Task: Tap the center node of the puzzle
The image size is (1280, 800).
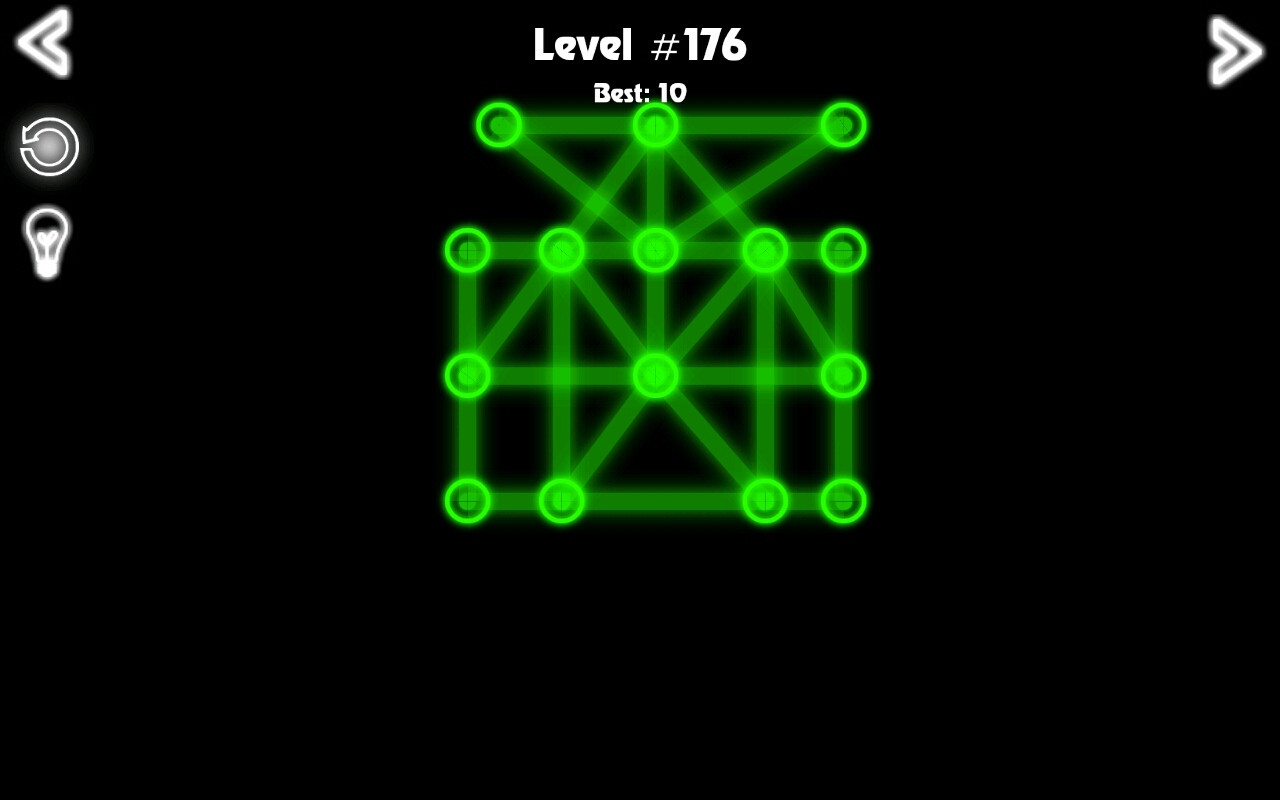Action: tap(655, 376)
